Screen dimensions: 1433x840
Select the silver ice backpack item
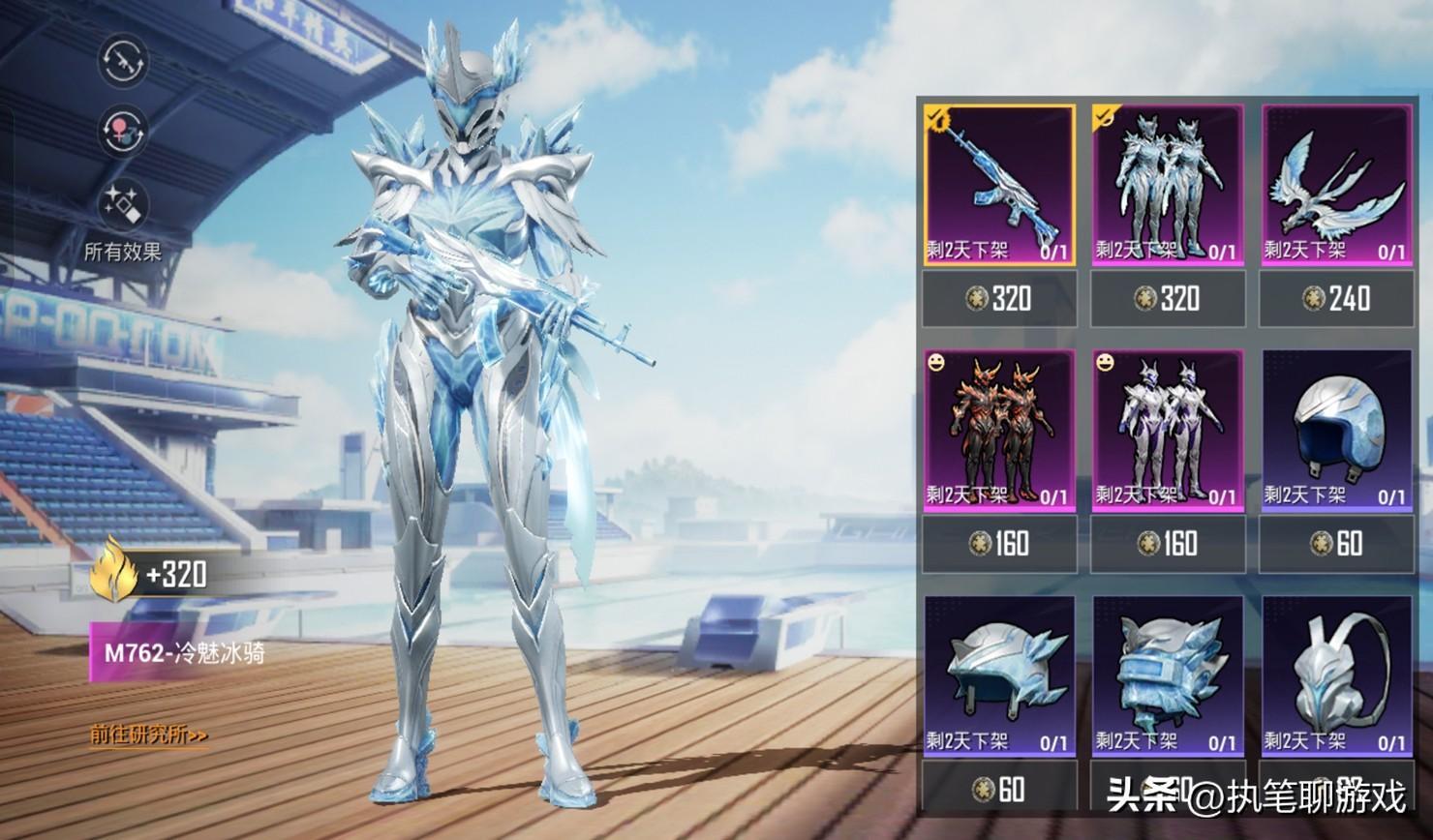click(1336, 676)
